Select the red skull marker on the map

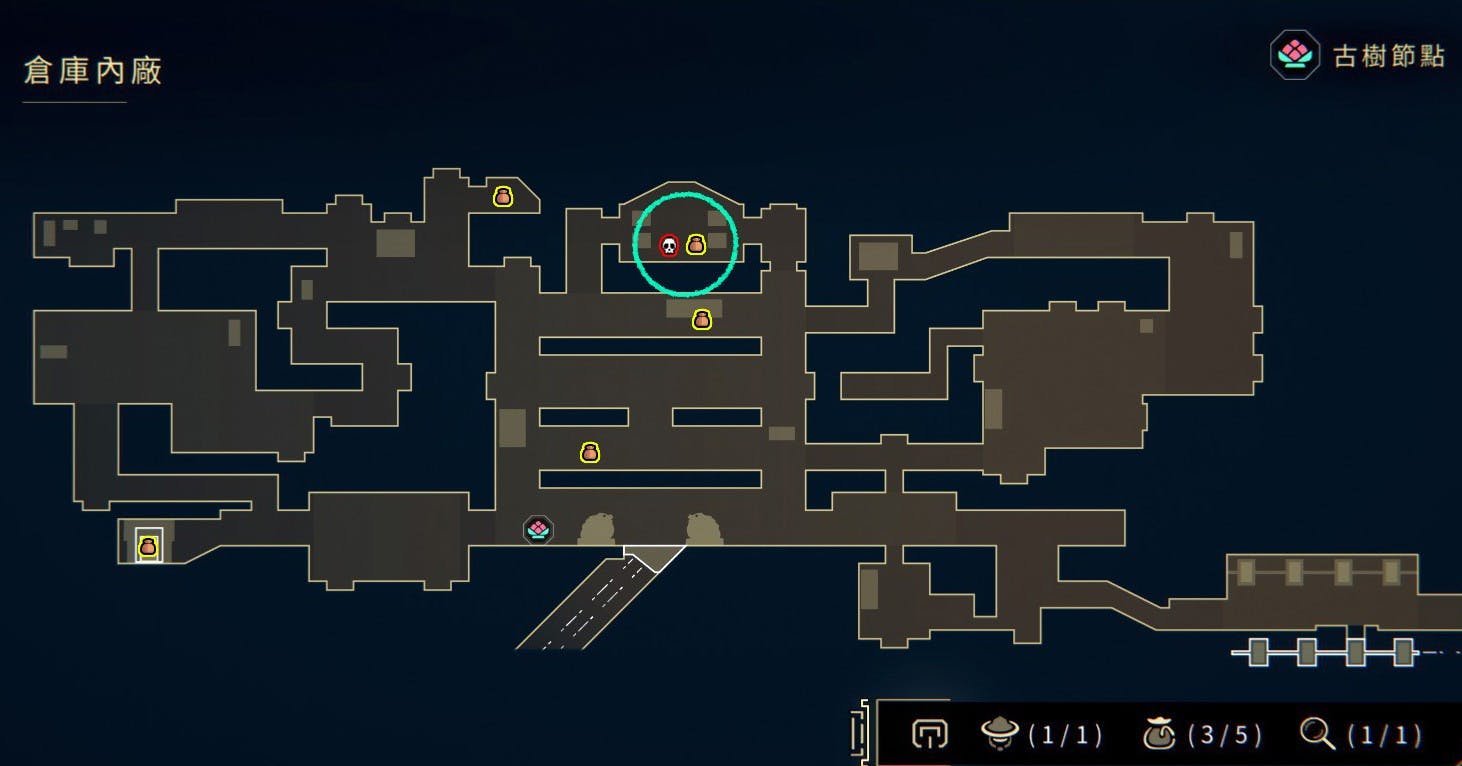coord(669,245)
